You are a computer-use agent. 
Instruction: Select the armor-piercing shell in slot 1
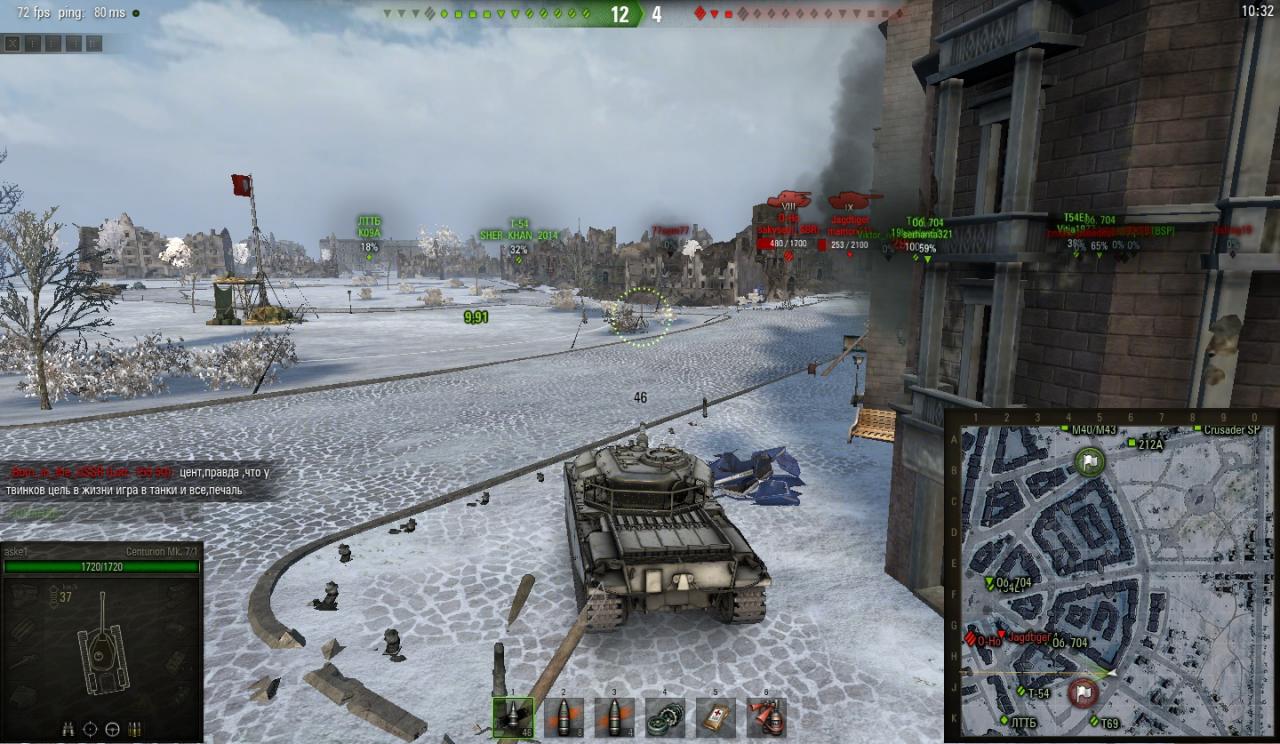(x=513, y=717)
